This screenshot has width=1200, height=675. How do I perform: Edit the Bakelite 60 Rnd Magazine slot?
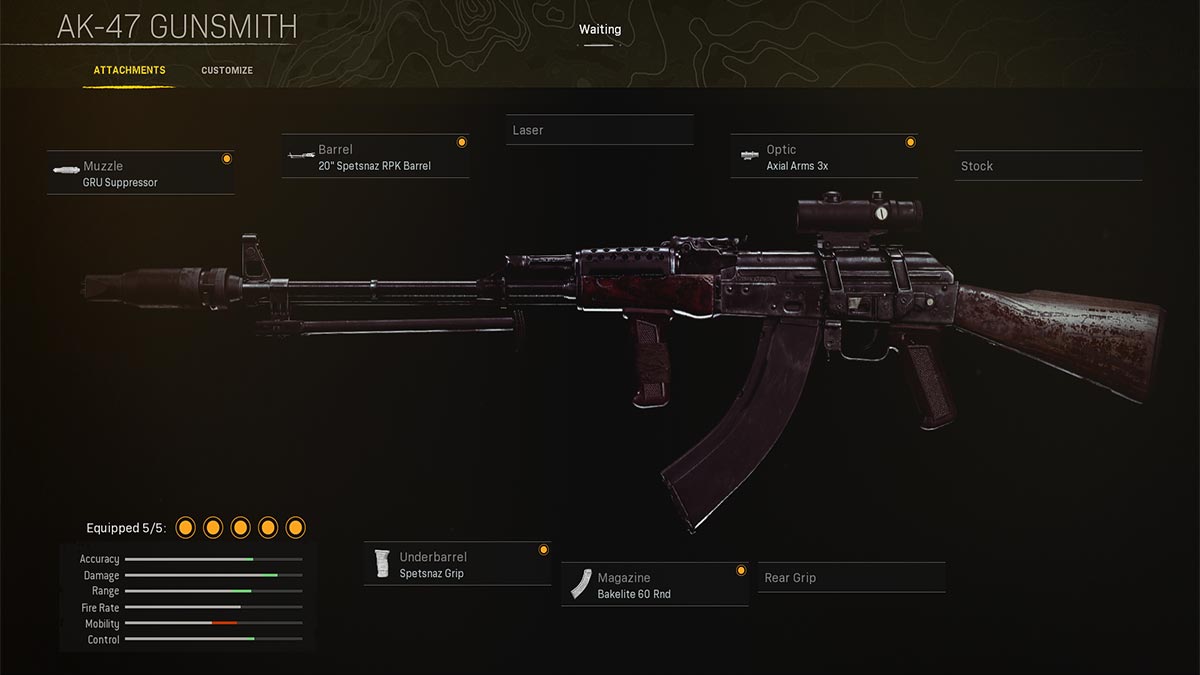[655, 585]
